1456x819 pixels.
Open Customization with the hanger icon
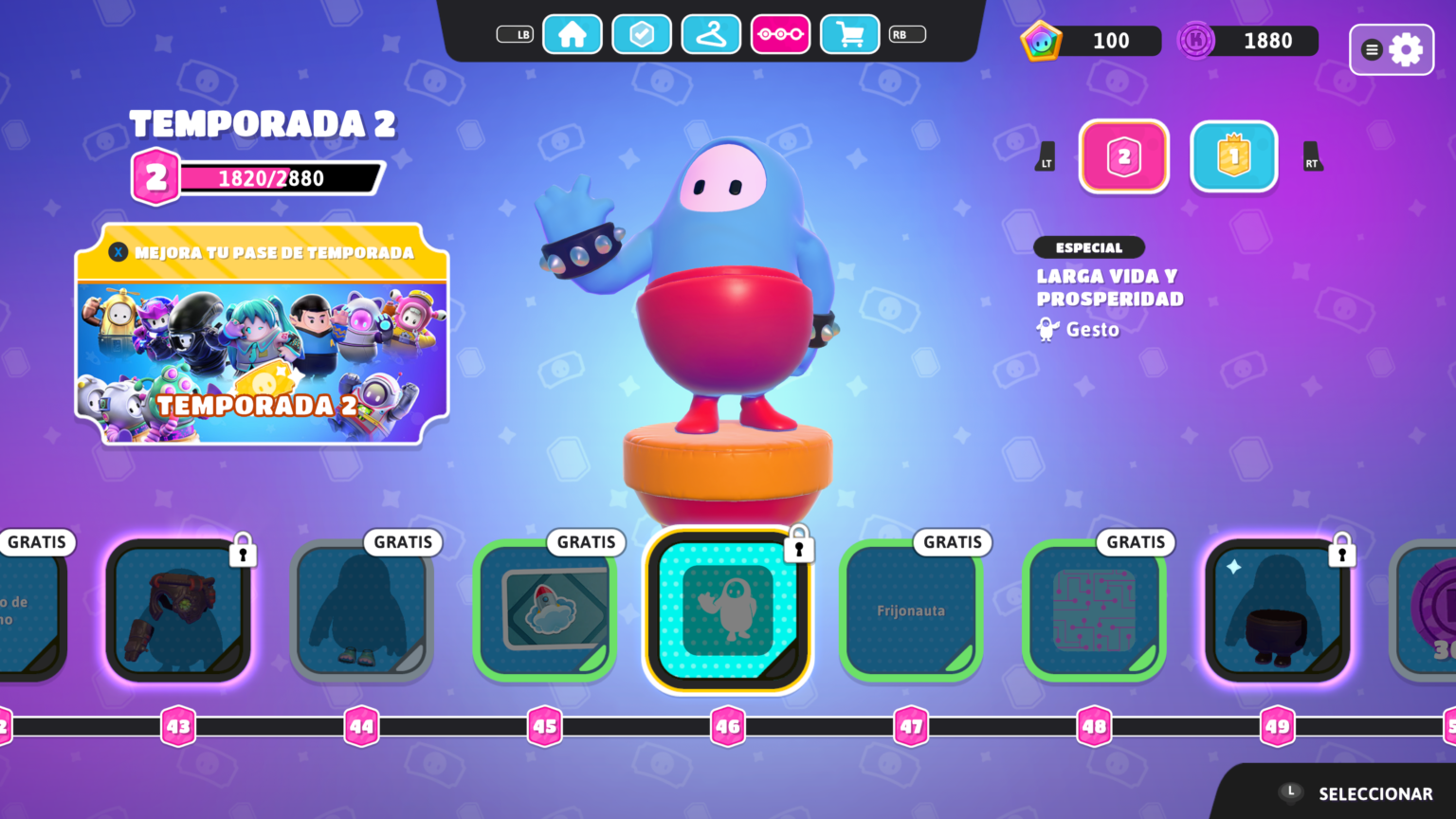(x=711, y=33)
